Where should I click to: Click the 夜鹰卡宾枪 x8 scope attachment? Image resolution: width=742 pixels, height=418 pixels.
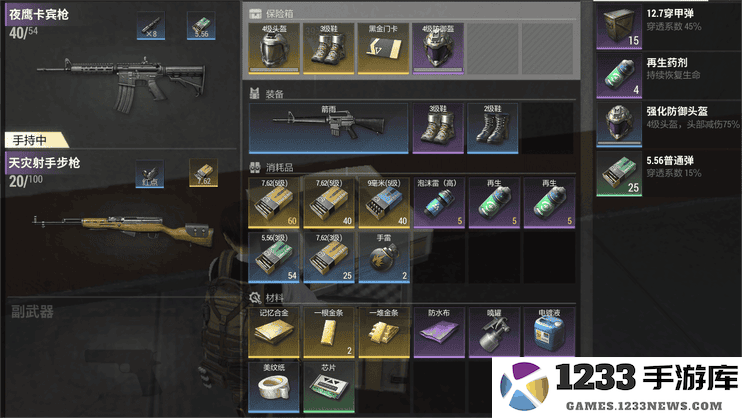click(152, 27)
